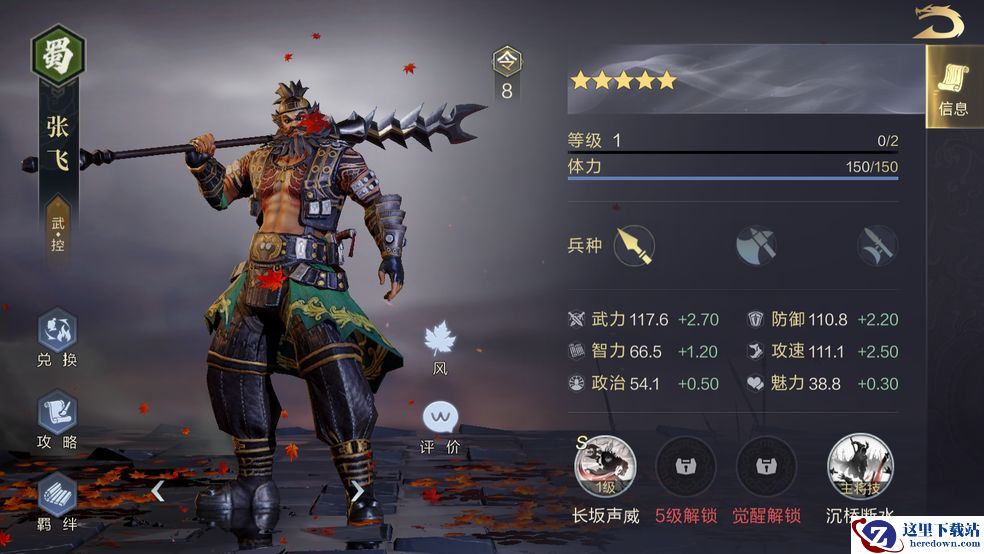984x554 pixels.
Task: Select the axe troop type icon
Action: tap(756, 245)
